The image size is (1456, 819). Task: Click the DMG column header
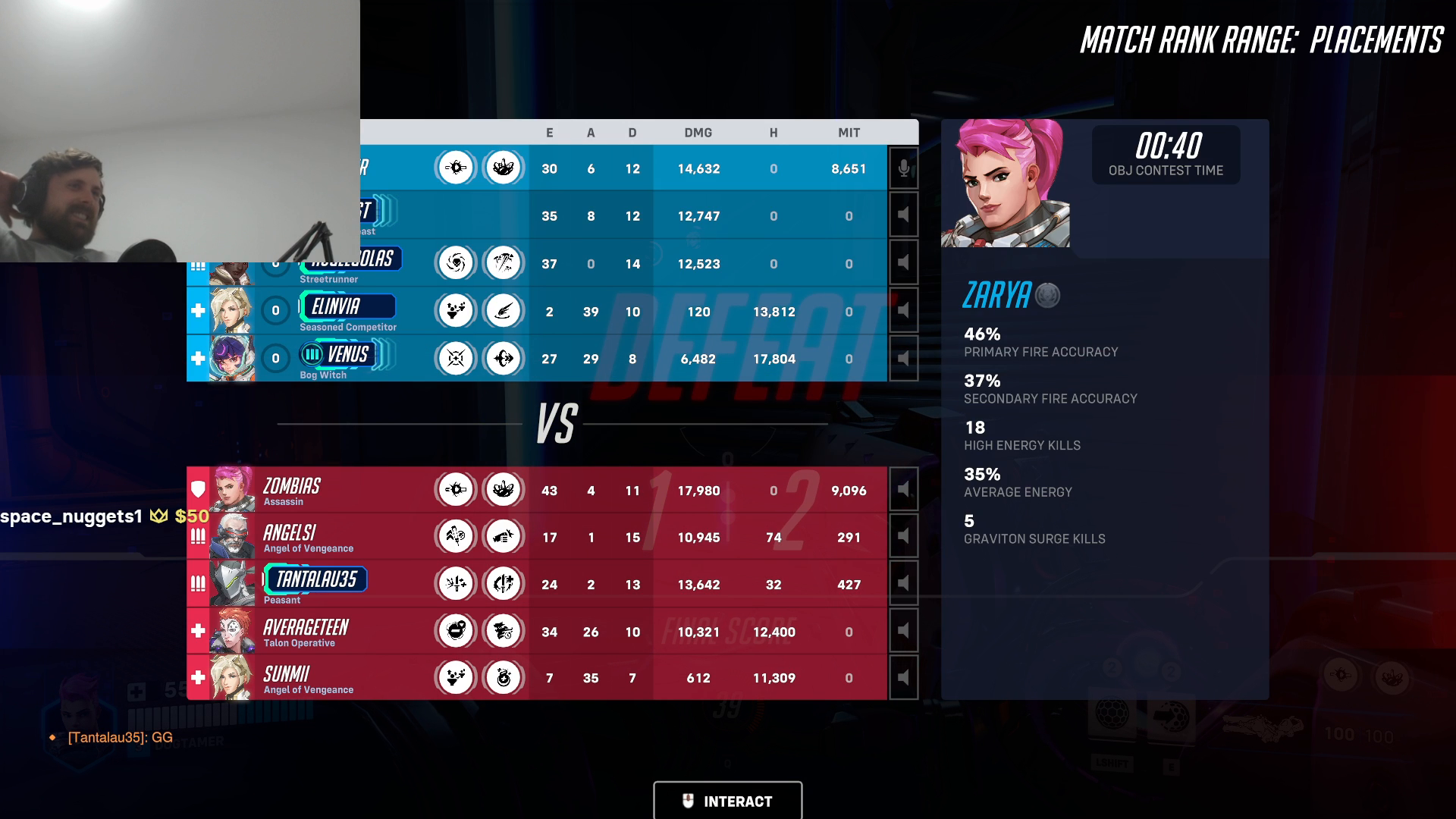click(698, 132)
